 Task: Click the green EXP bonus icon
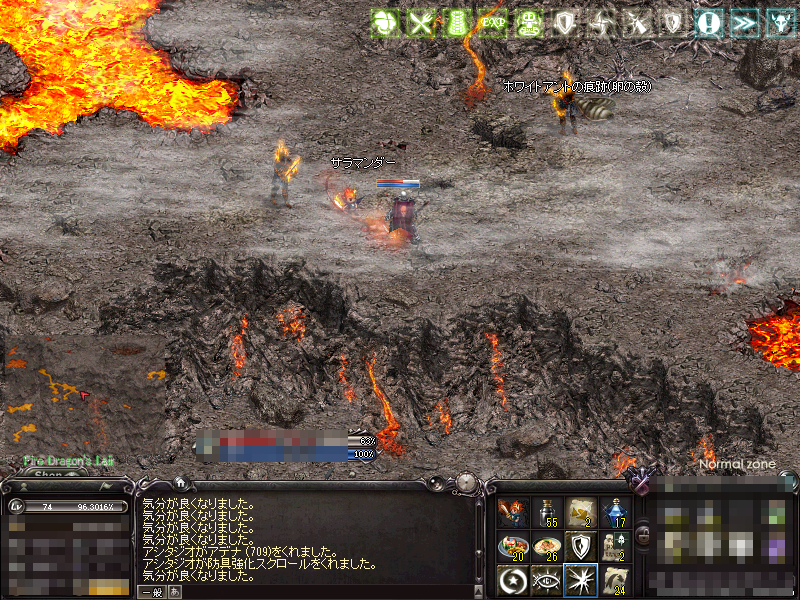(x=491, y=23)
